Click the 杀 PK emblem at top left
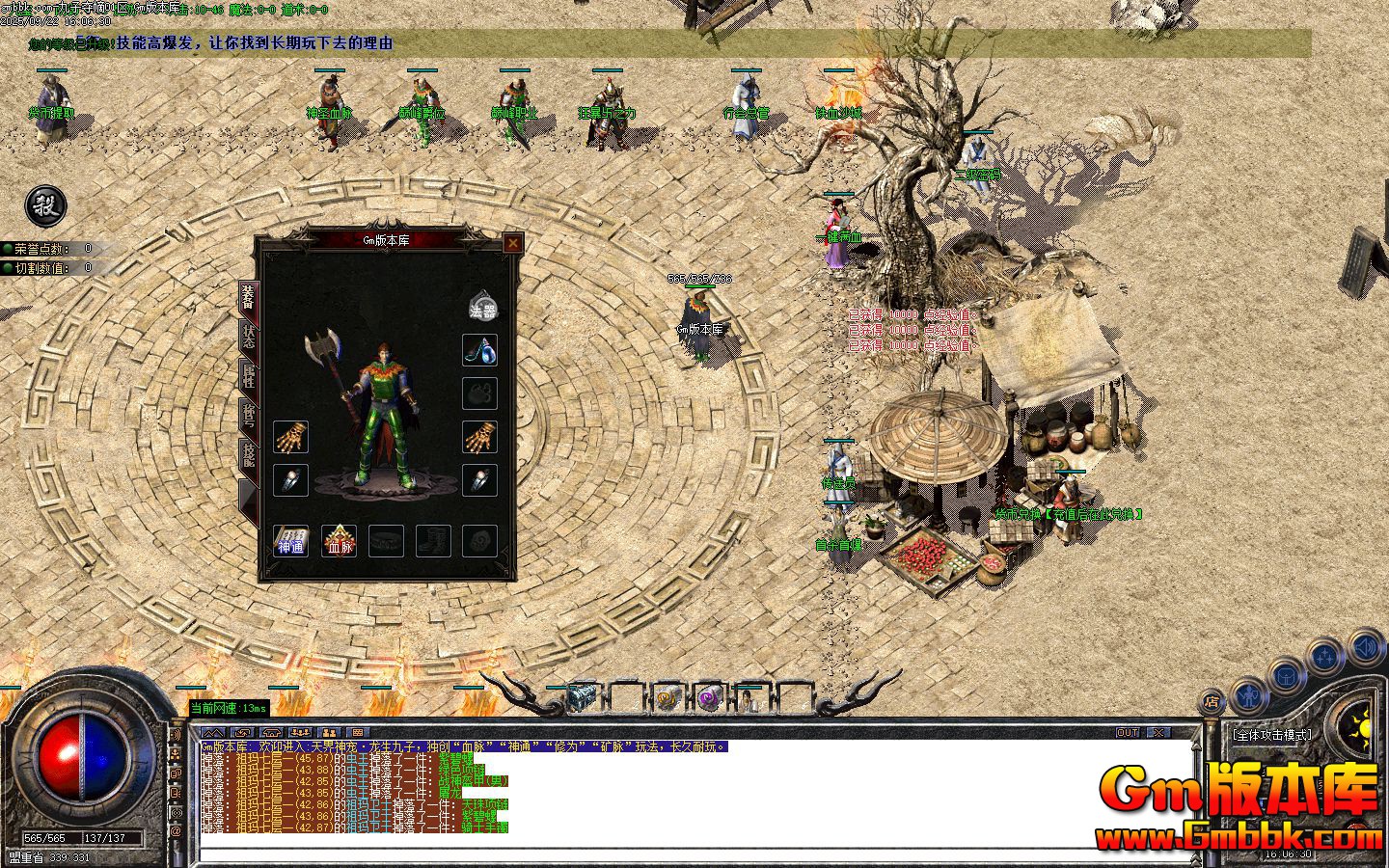The image size is (1389, 868). [x=45, y=207]
